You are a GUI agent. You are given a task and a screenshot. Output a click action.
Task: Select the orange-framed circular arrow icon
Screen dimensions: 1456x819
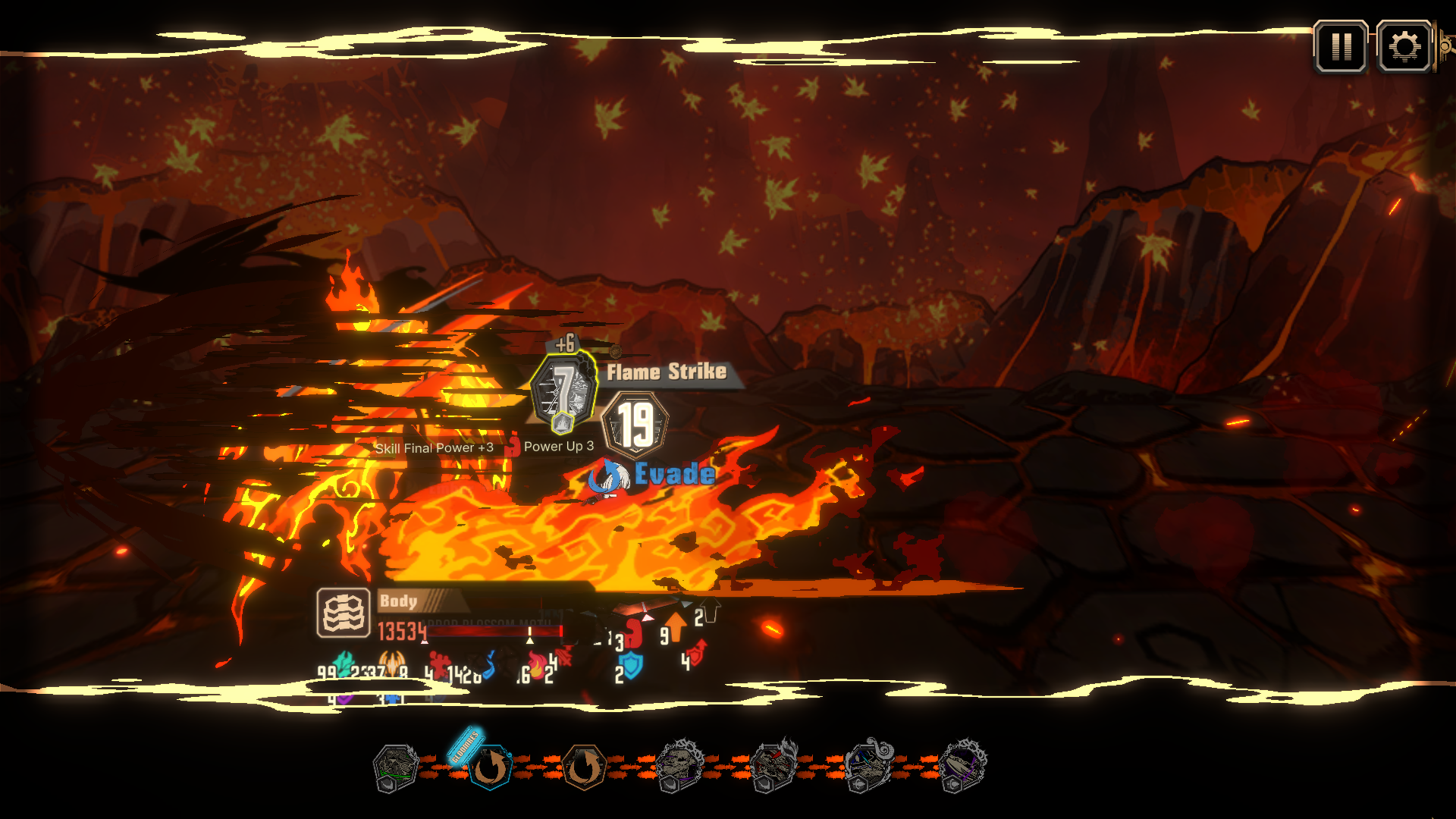coord(583,767)
